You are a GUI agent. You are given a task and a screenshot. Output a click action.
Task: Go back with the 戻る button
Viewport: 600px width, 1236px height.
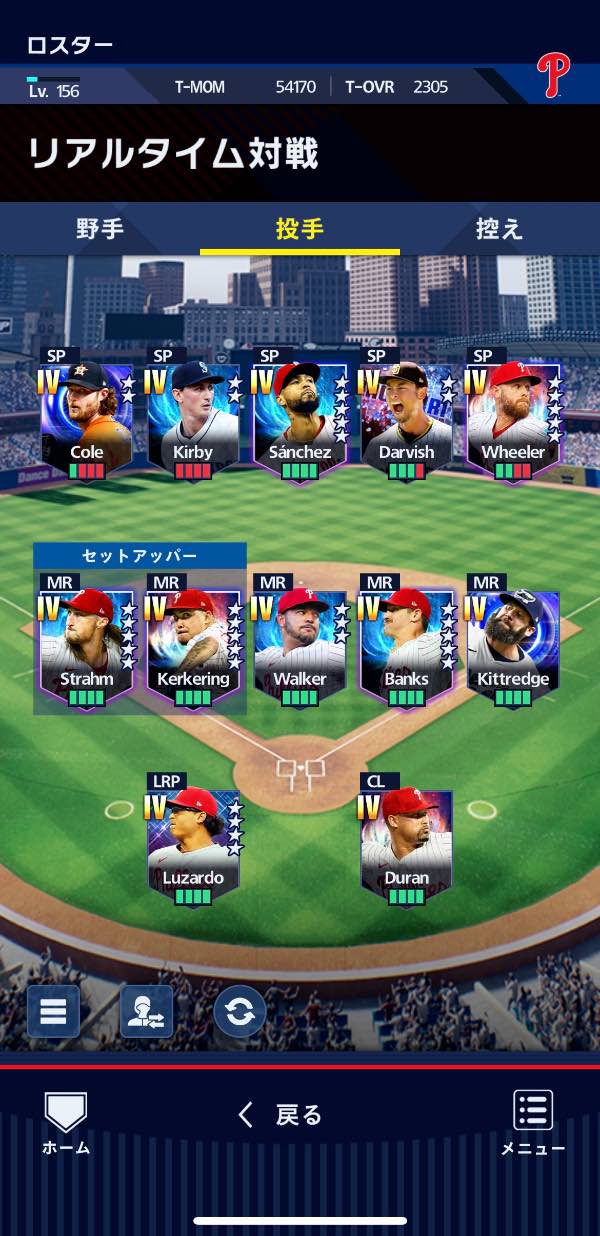[x=281, y=1115]
